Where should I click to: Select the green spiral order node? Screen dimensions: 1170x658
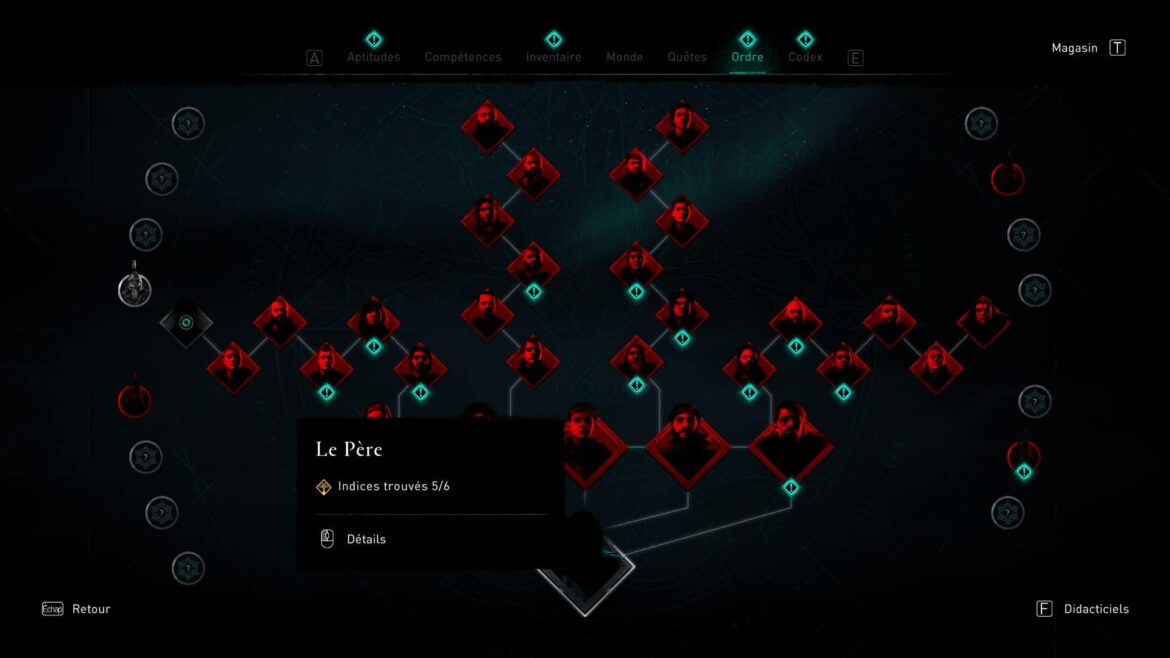[186, 322]
